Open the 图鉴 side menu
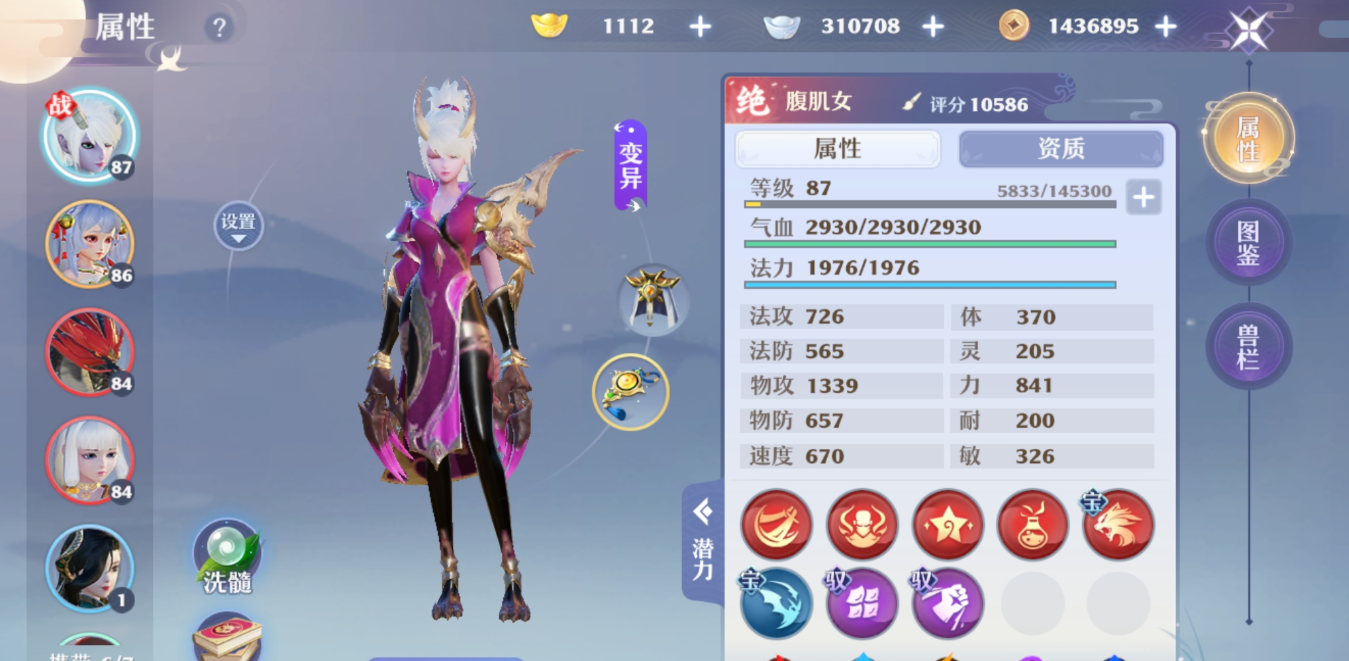This screenshot has height=661, width=1349. 1248,243
